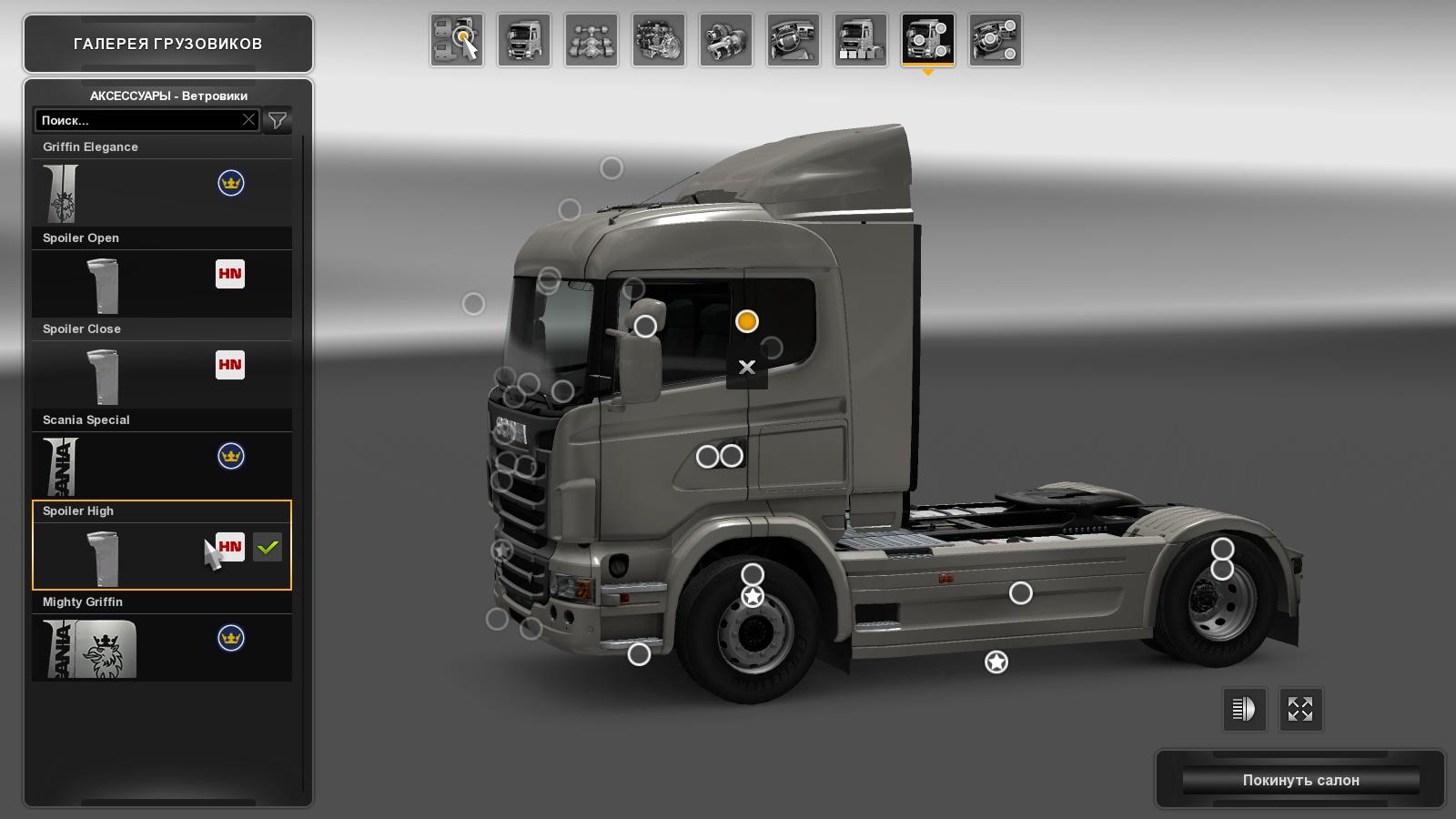Screen dimensions: 1456x819
Task: Remove the accessory using the X marker
Action: pyautogui.click(x=747, y=368)
